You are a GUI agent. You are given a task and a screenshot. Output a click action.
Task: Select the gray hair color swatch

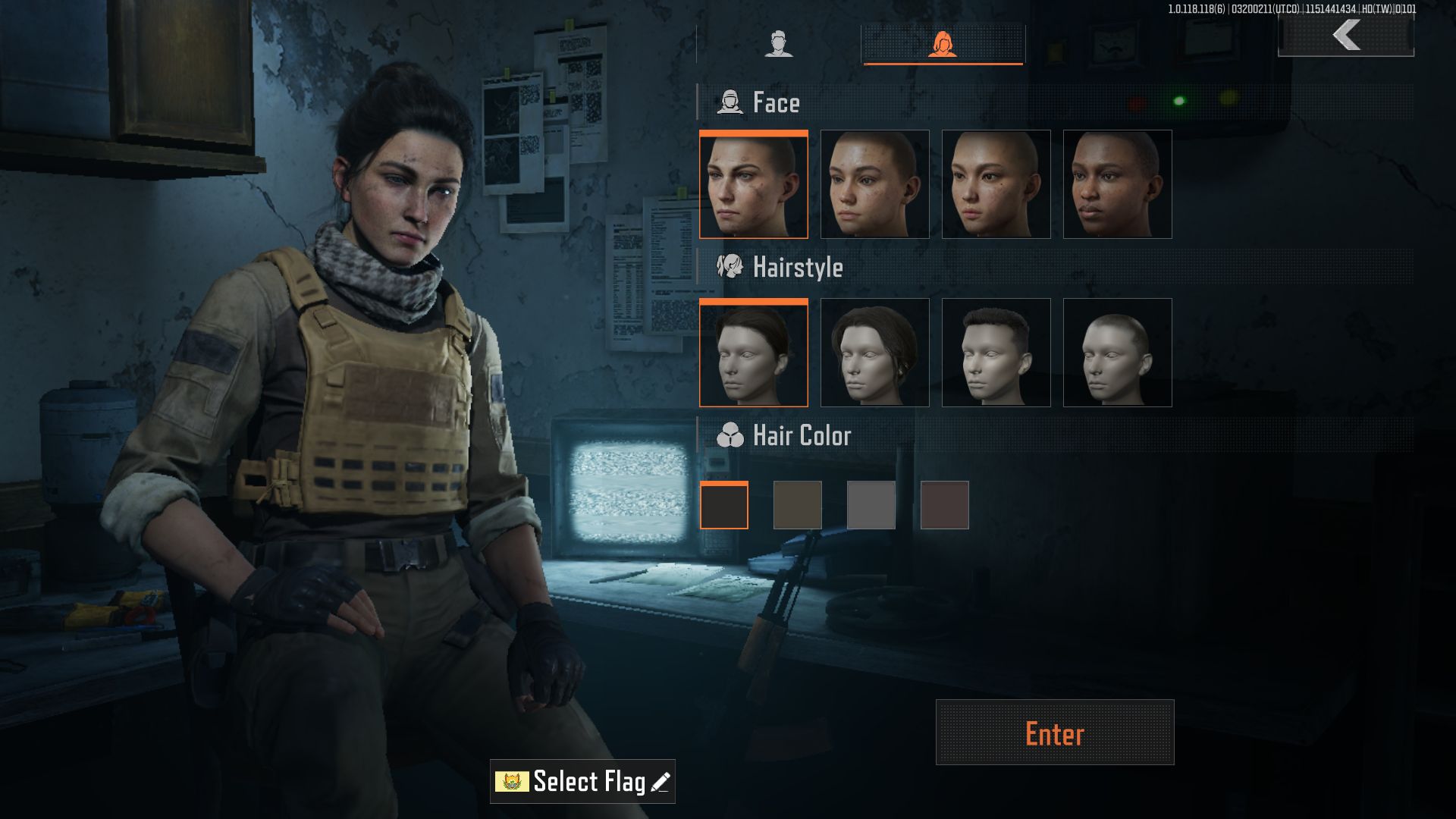[x=871, y=505]
